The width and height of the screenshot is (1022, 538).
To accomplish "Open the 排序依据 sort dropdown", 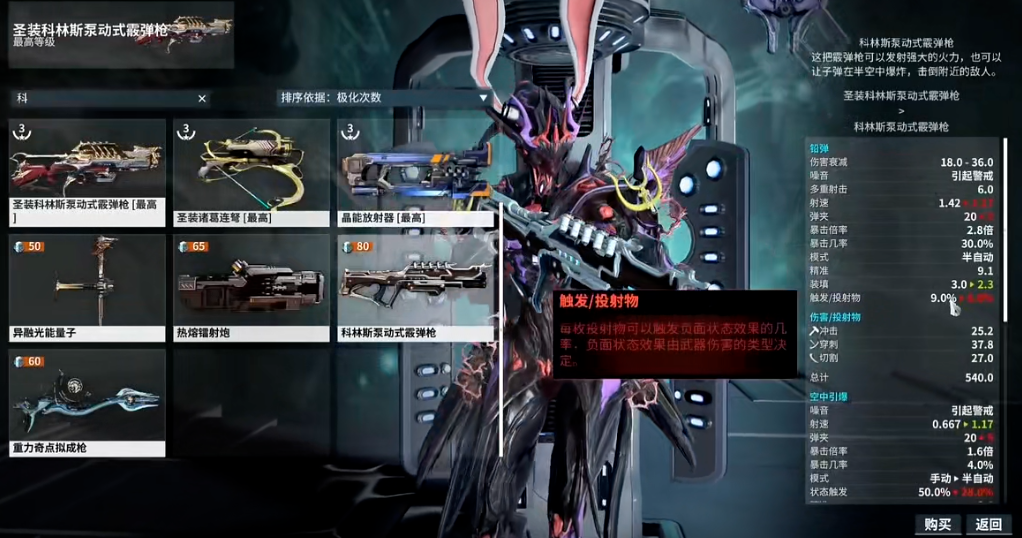I will coord(384,98).
